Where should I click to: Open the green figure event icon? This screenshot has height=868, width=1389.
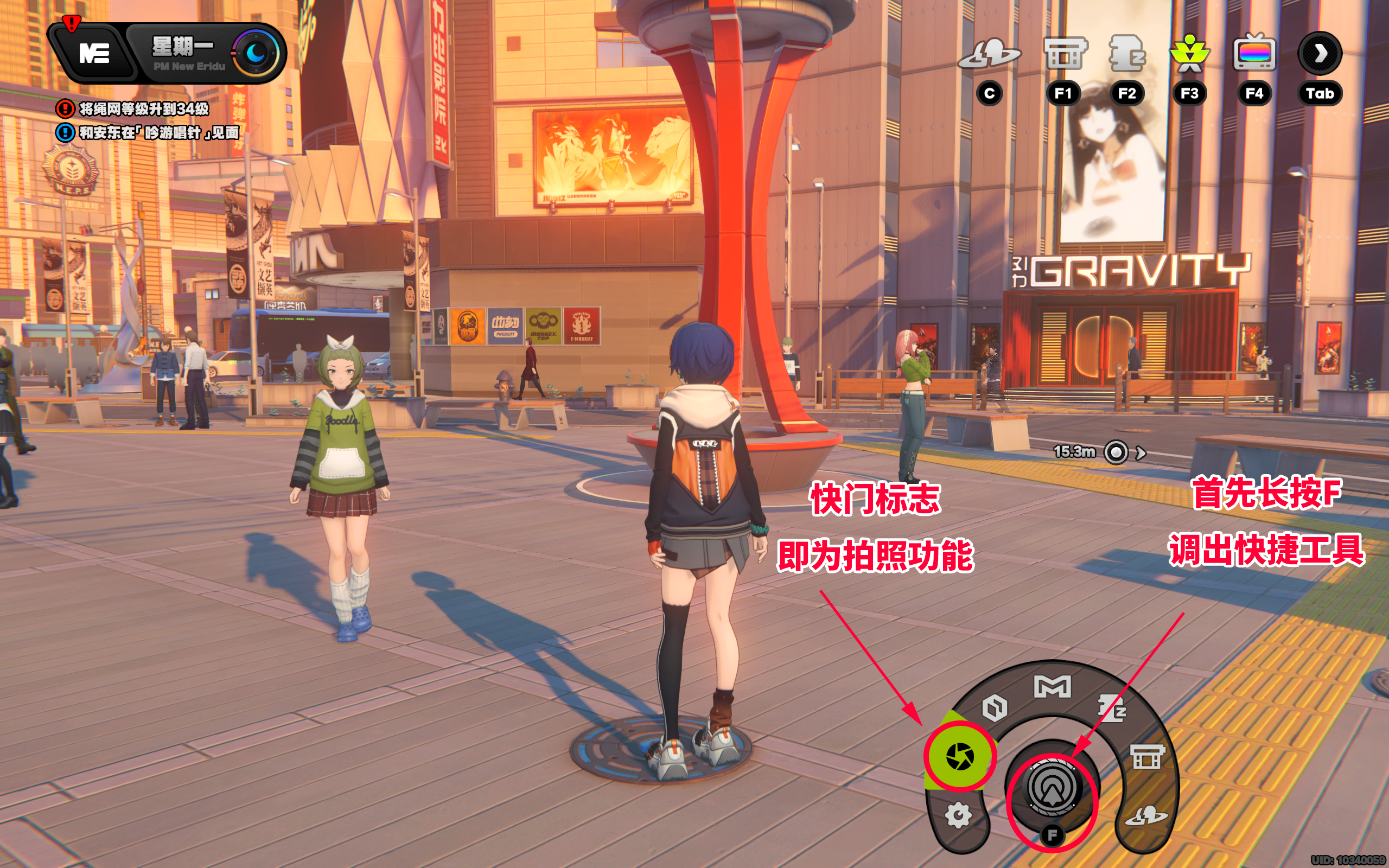pos(1189,55)
